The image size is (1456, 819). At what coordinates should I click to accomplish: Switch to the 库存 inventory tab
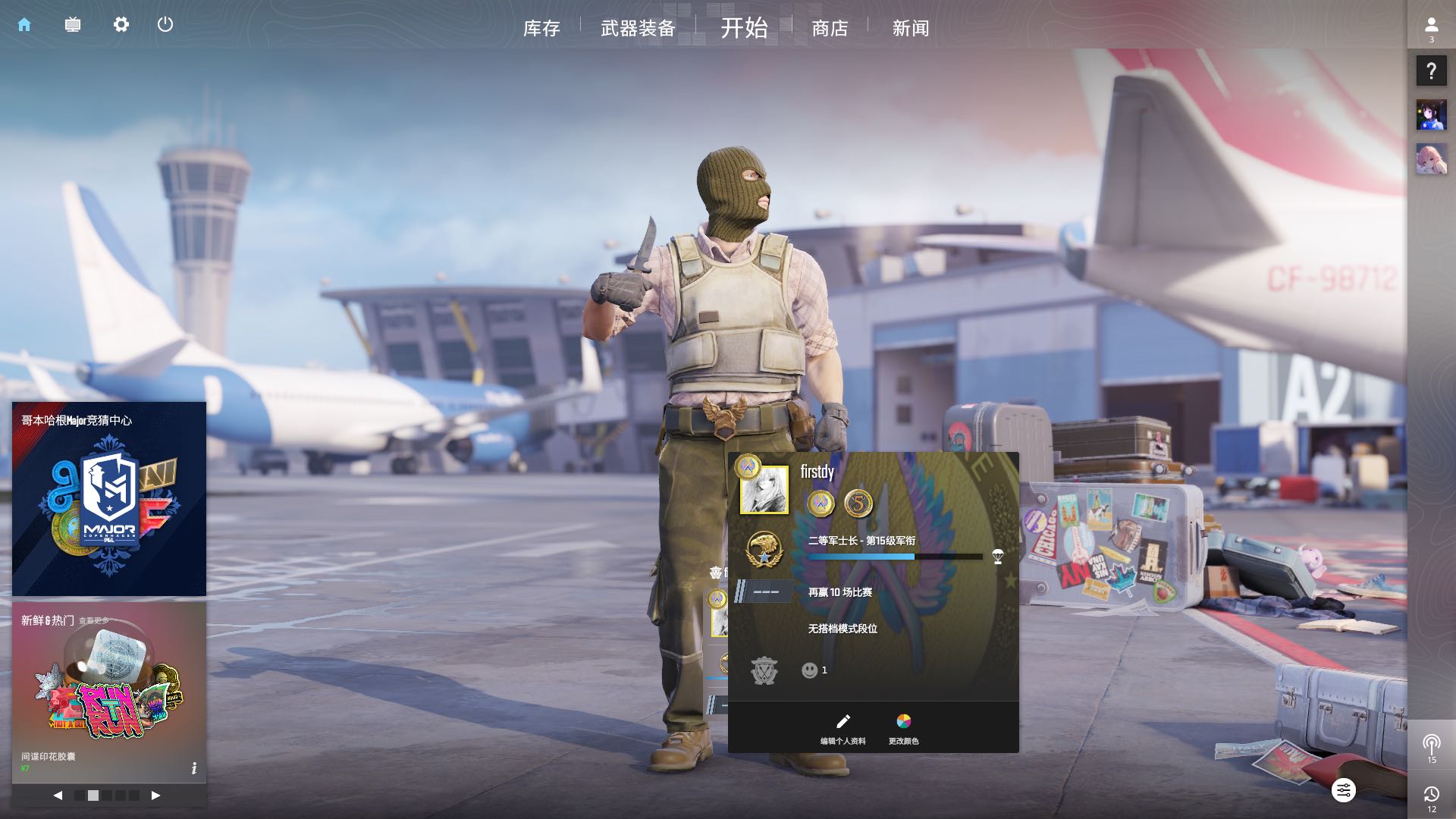point(541,29)
